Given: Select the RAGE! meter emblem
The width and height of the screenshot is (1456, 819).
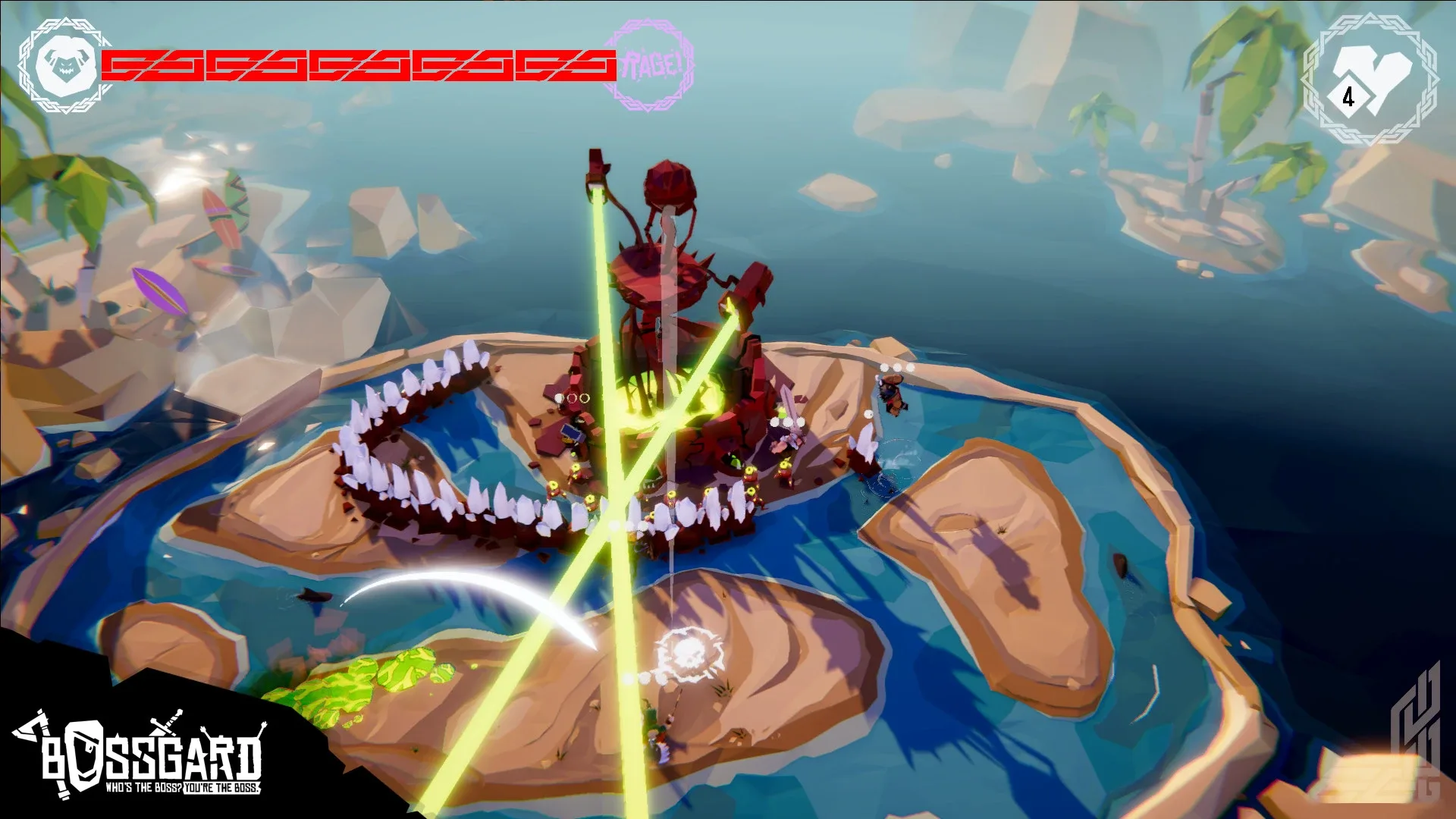Looking at the screenshot, I should point(654,66).
